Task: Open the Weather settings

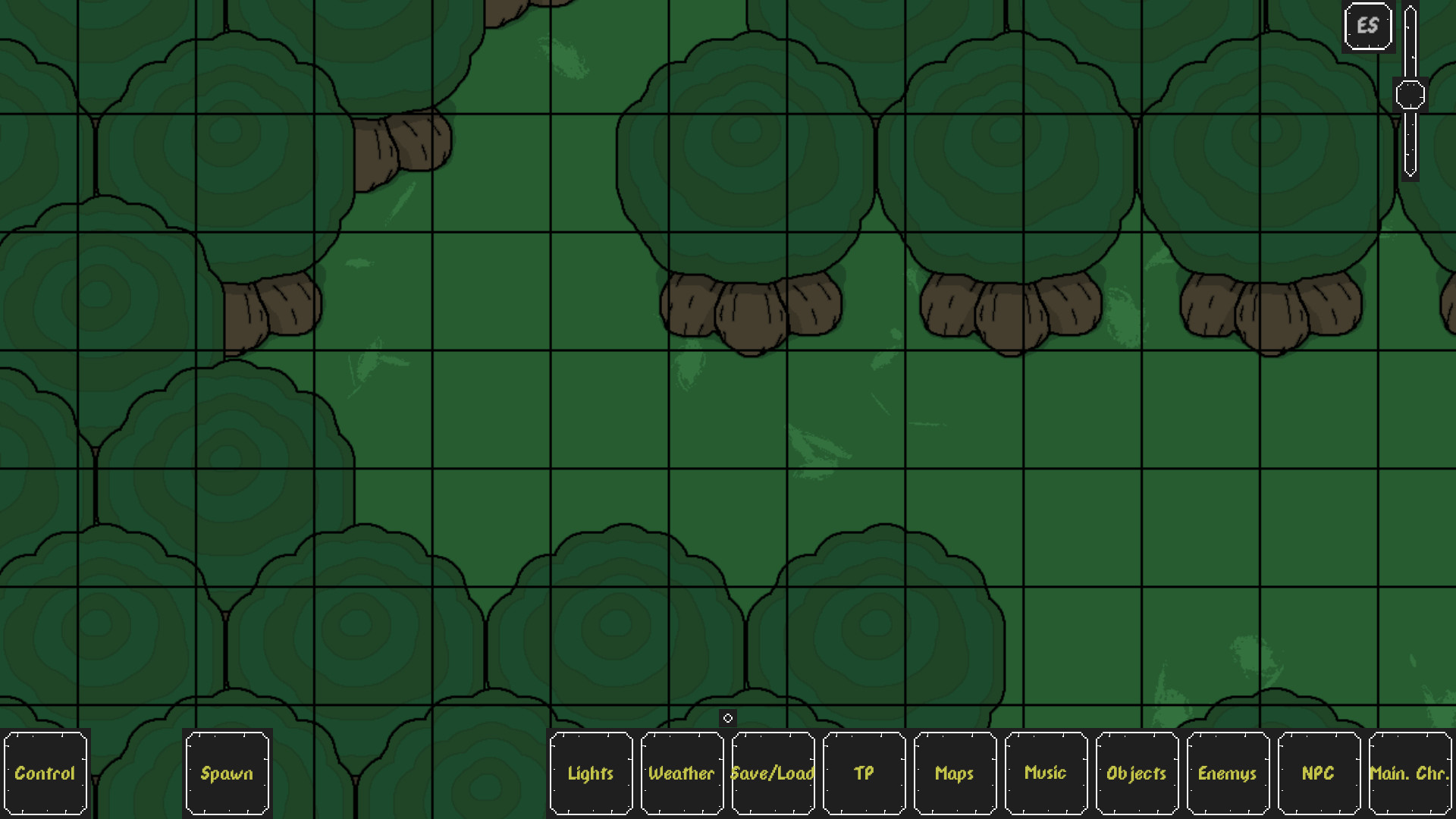Action: click(x=681, y=773)
